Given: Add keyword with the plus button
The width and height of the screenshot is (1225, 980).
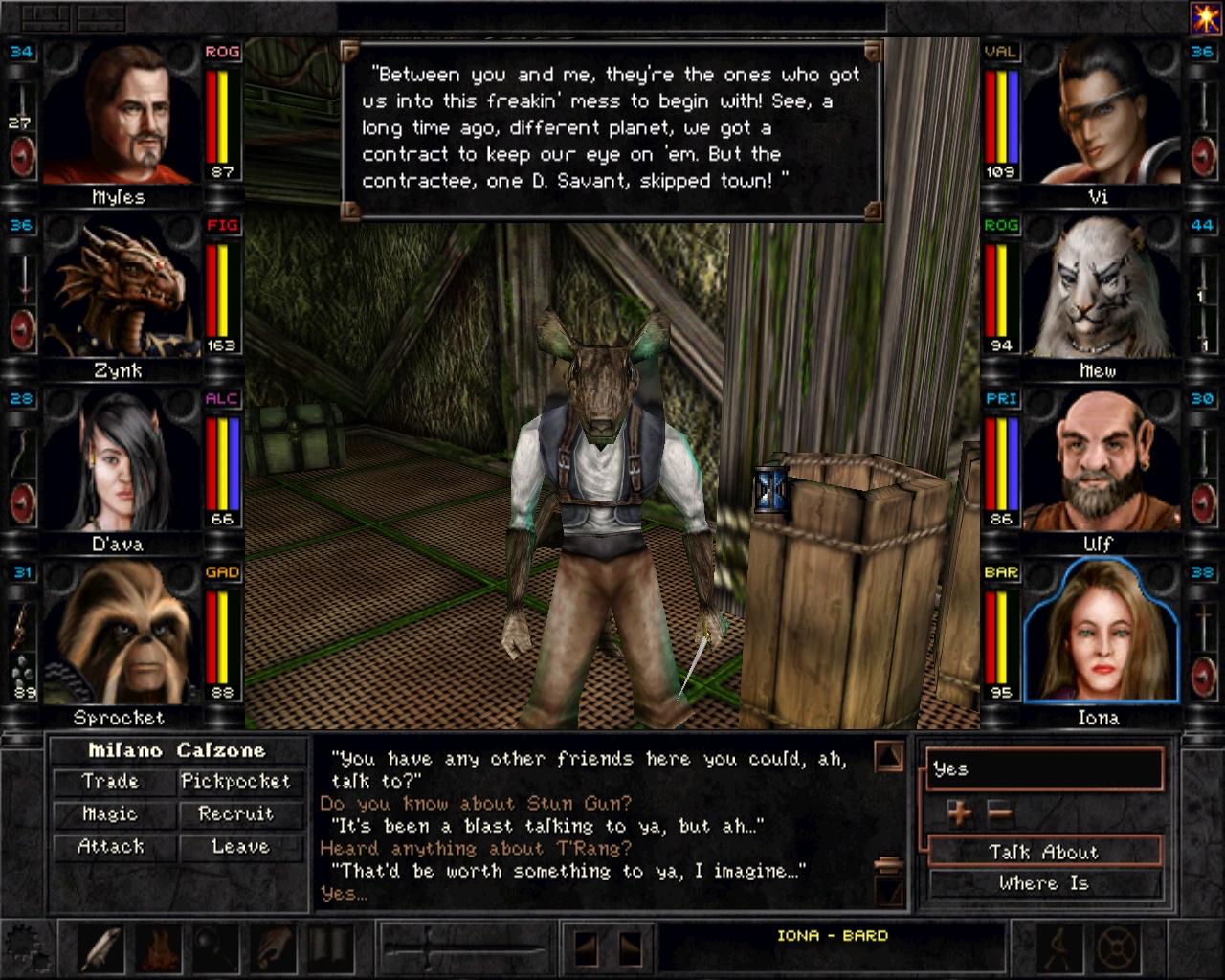Looking at the screenshot, I should pos(959,813).
